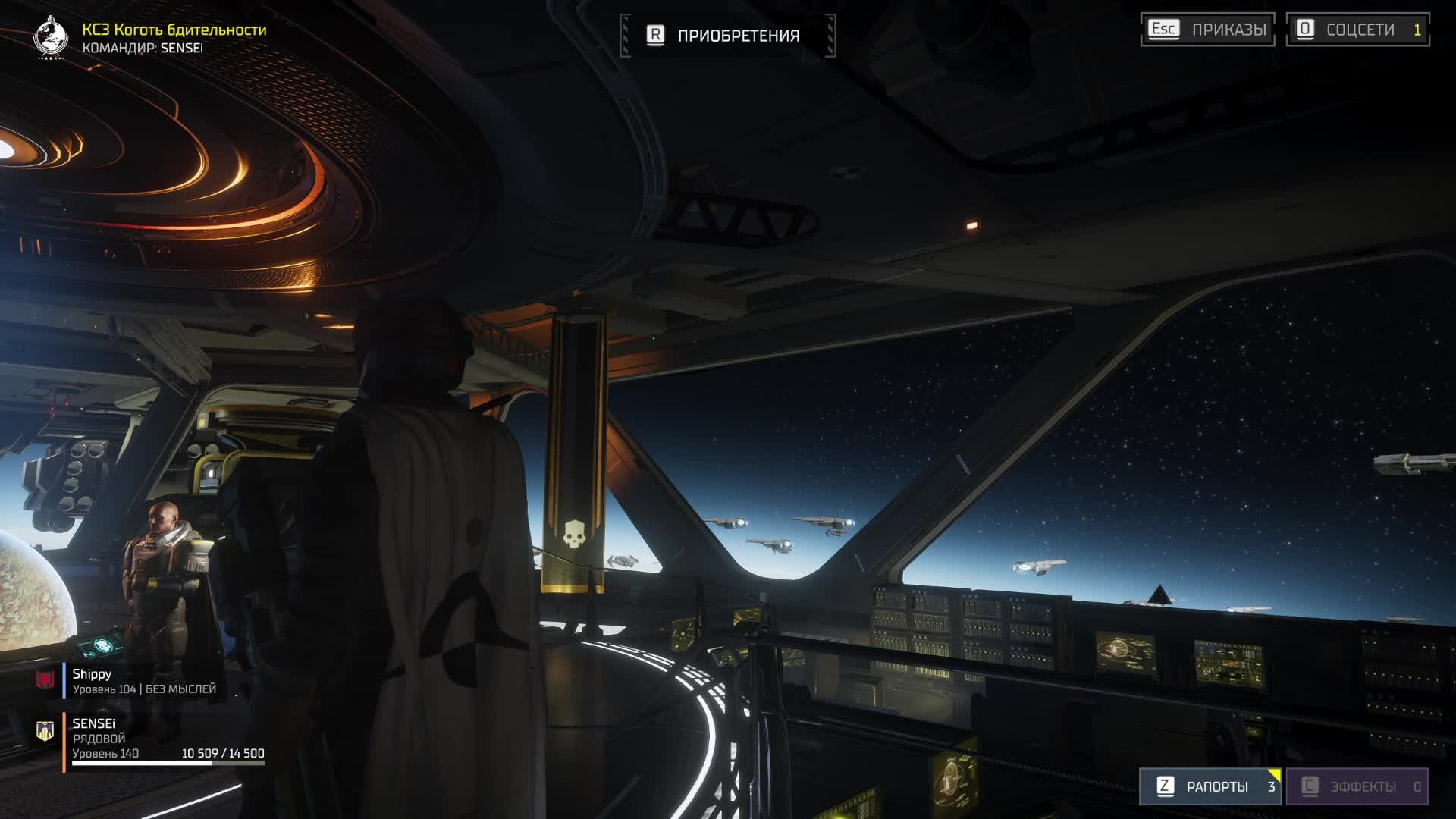Open the Приказы menu

coord(1207,30)
